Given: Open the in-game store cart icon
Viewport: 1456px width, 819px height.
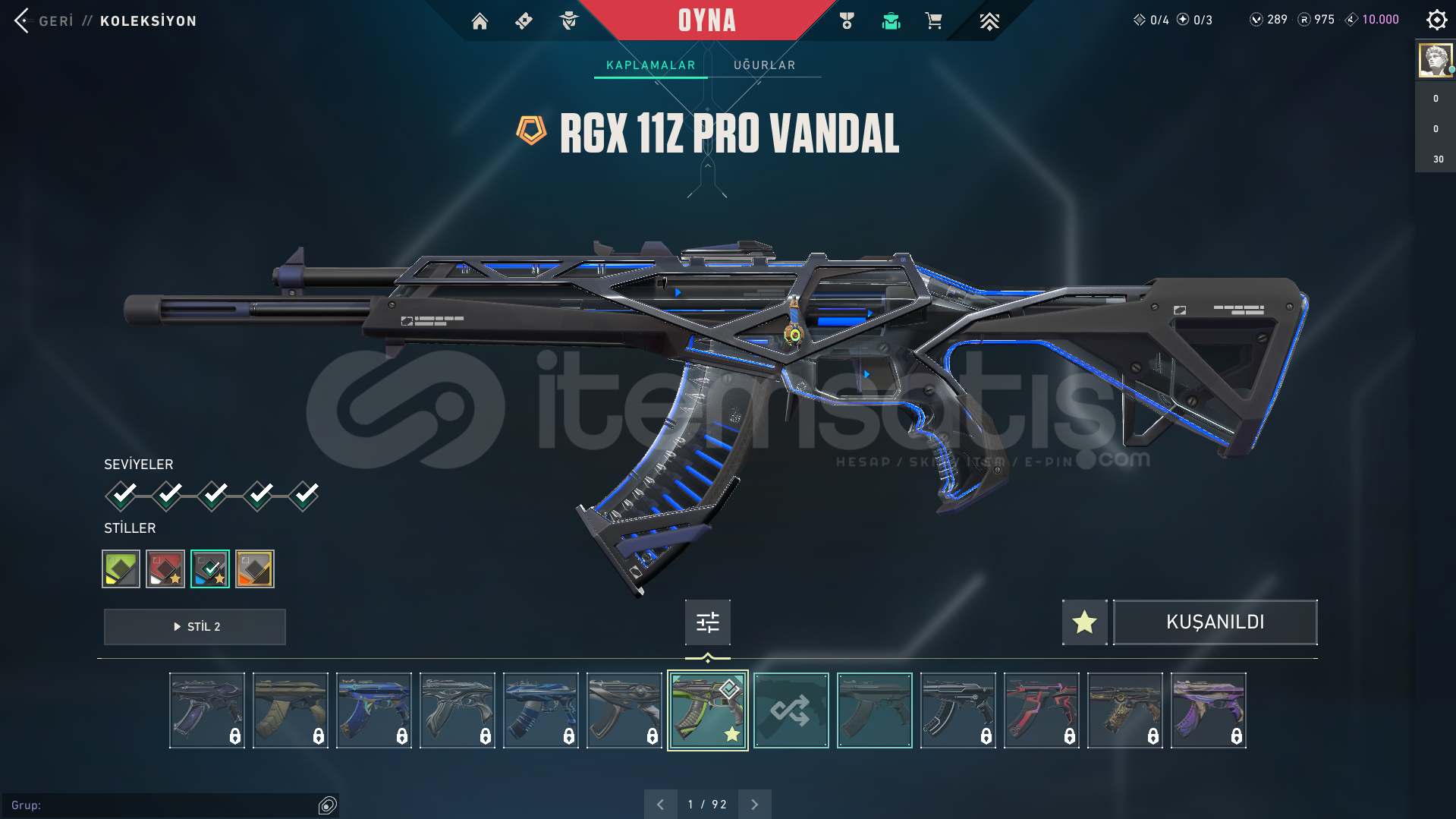Looking at the screenshot, I should pyautogui.click(x=934, y=21).
